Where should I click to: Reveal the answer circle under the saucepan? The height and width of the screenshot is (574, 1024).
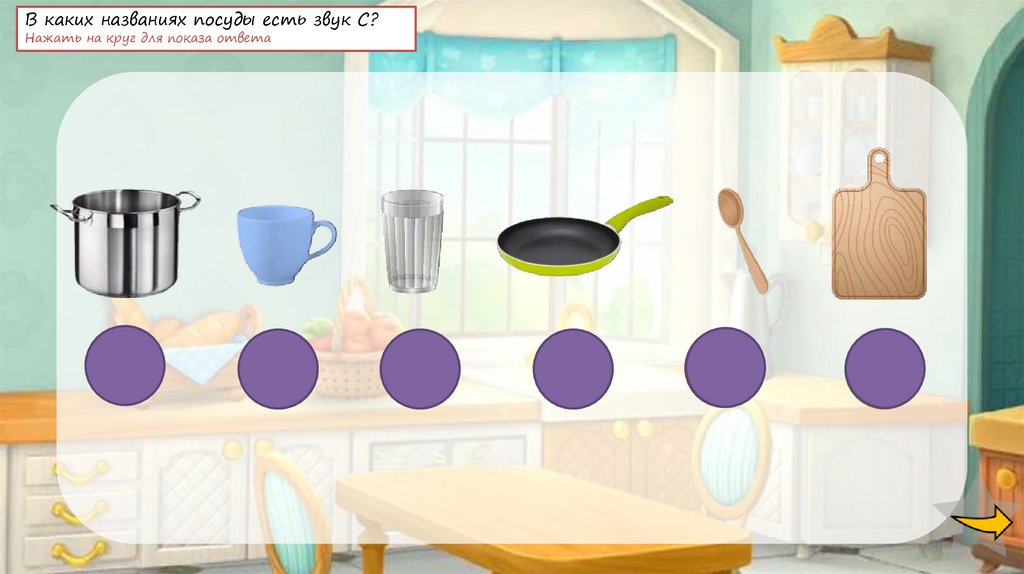[124, 365]
